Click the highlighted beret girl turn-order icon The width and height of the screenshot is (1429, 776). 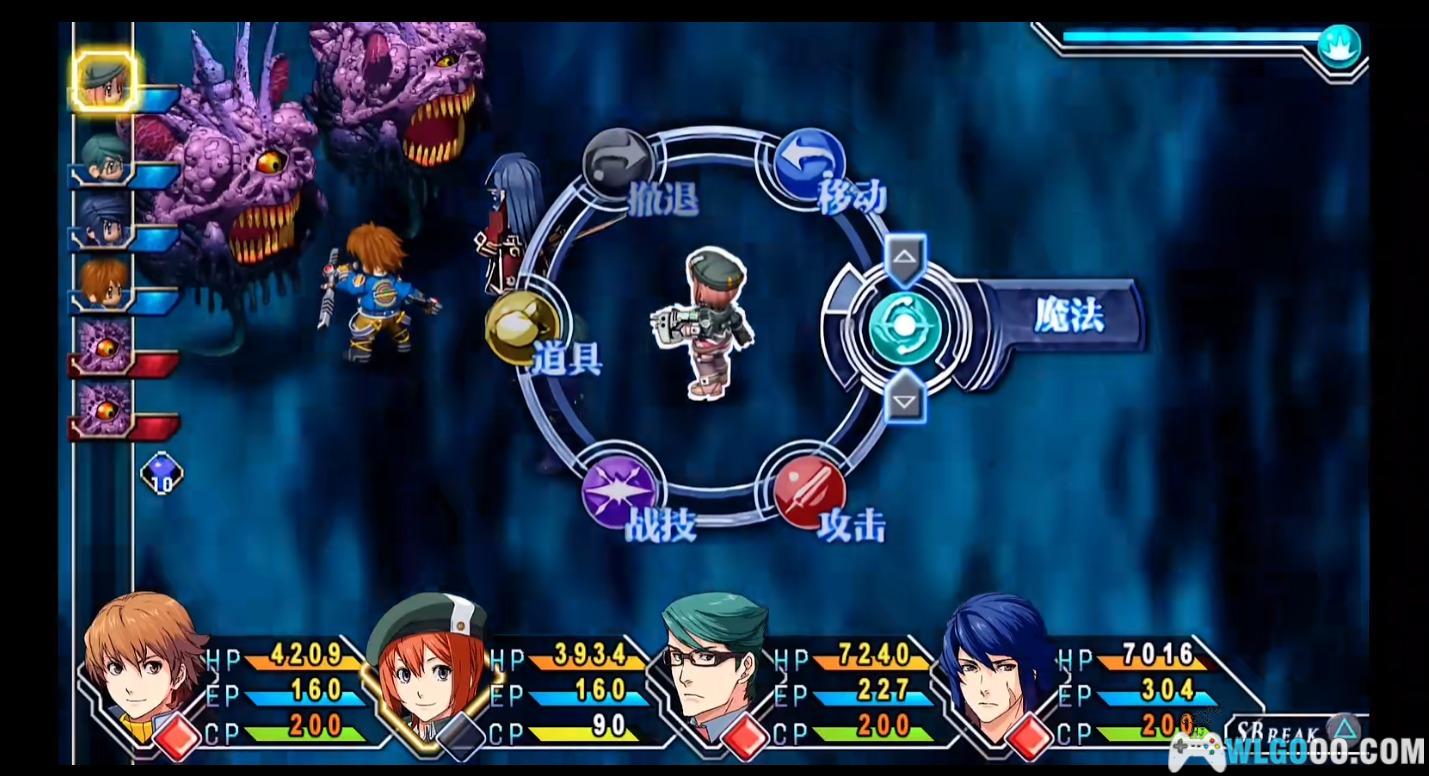(x=104, y=79)
